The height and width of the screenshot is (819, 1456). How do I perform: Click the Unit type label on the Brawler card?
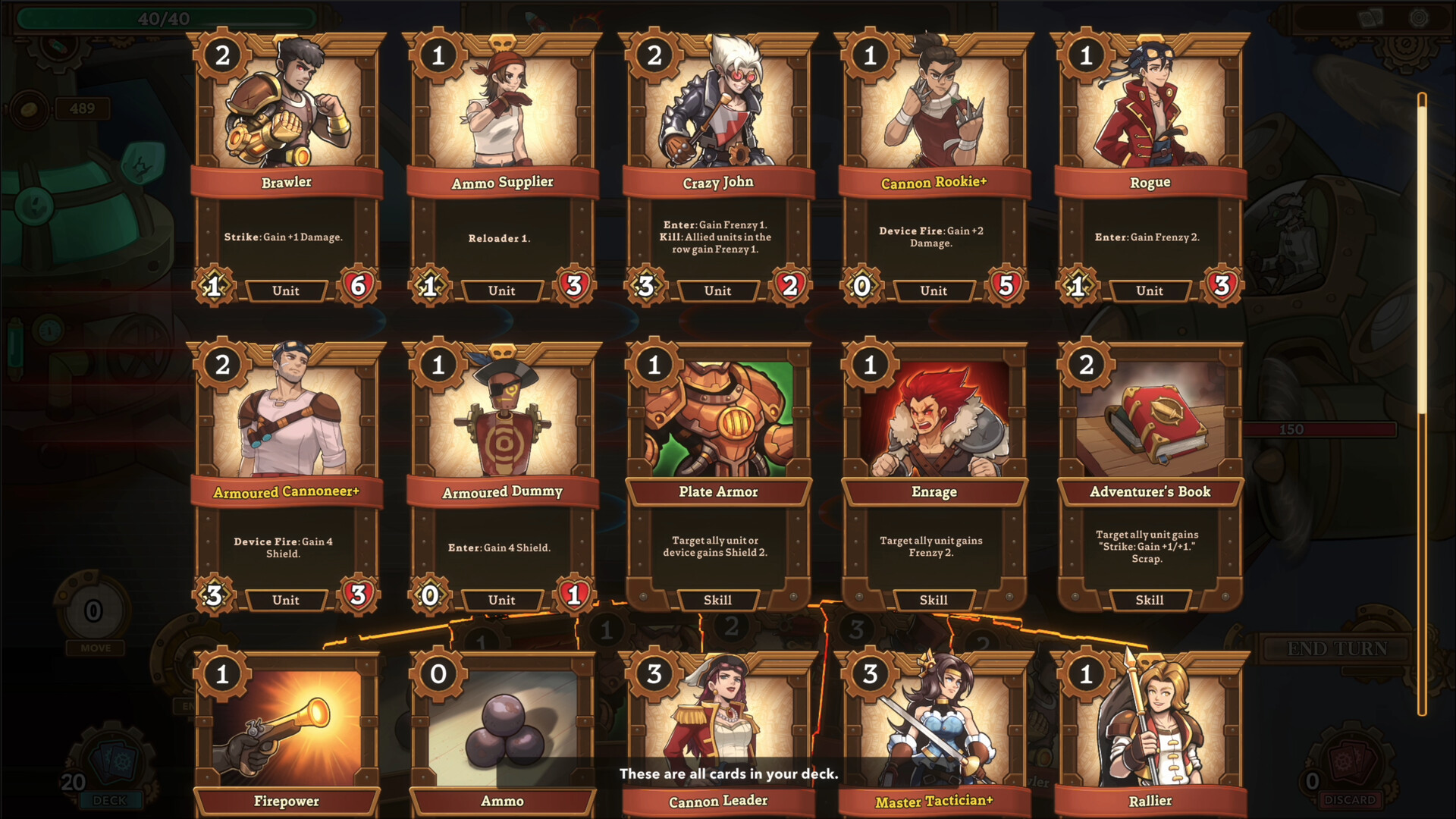coord(286,290)
